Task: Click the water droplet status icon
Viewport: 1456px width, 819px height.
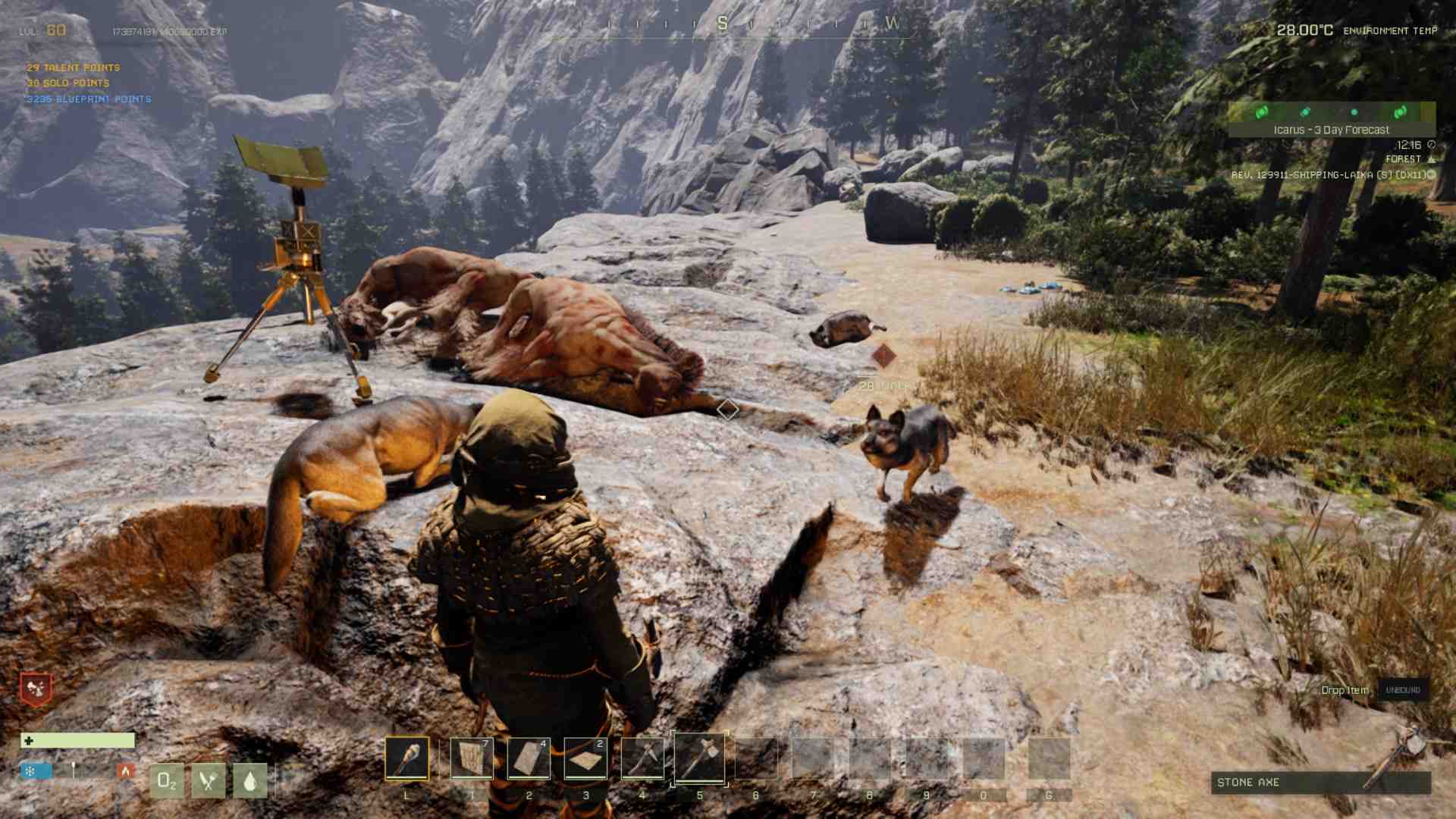Action: point(249,780)
